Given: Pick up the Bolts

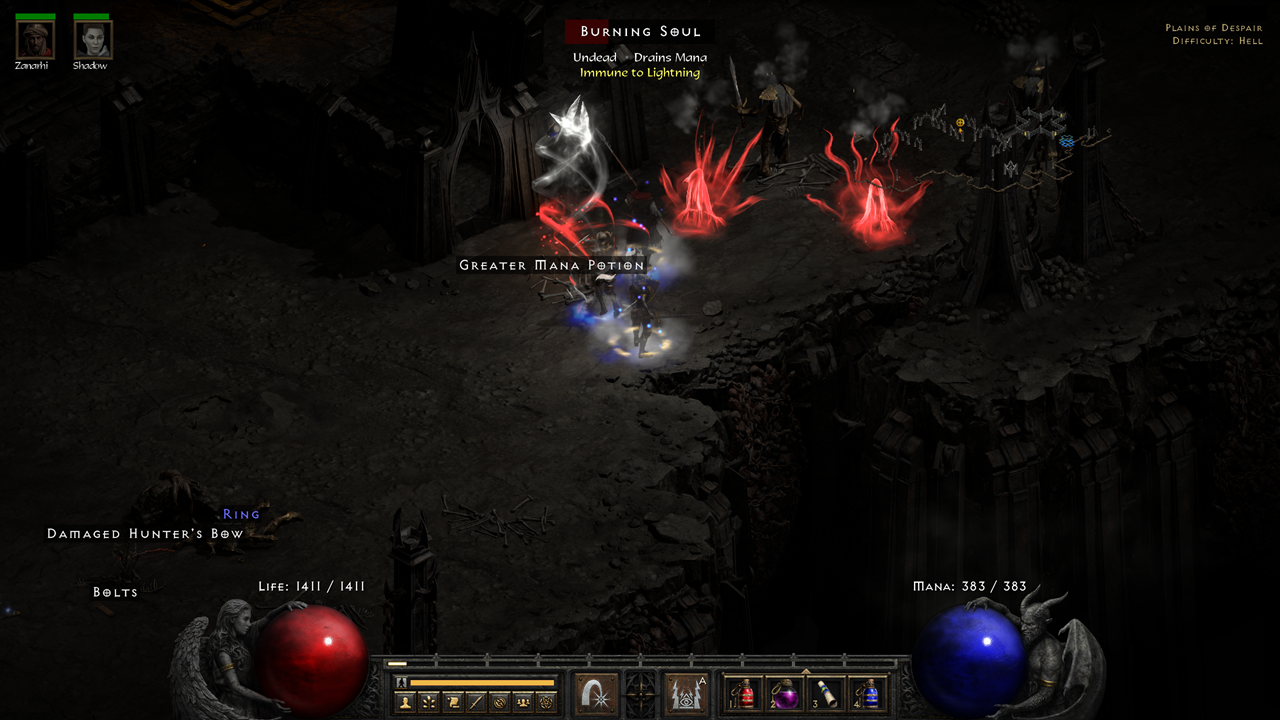Looking at the screenshot, I should [115, 591].
